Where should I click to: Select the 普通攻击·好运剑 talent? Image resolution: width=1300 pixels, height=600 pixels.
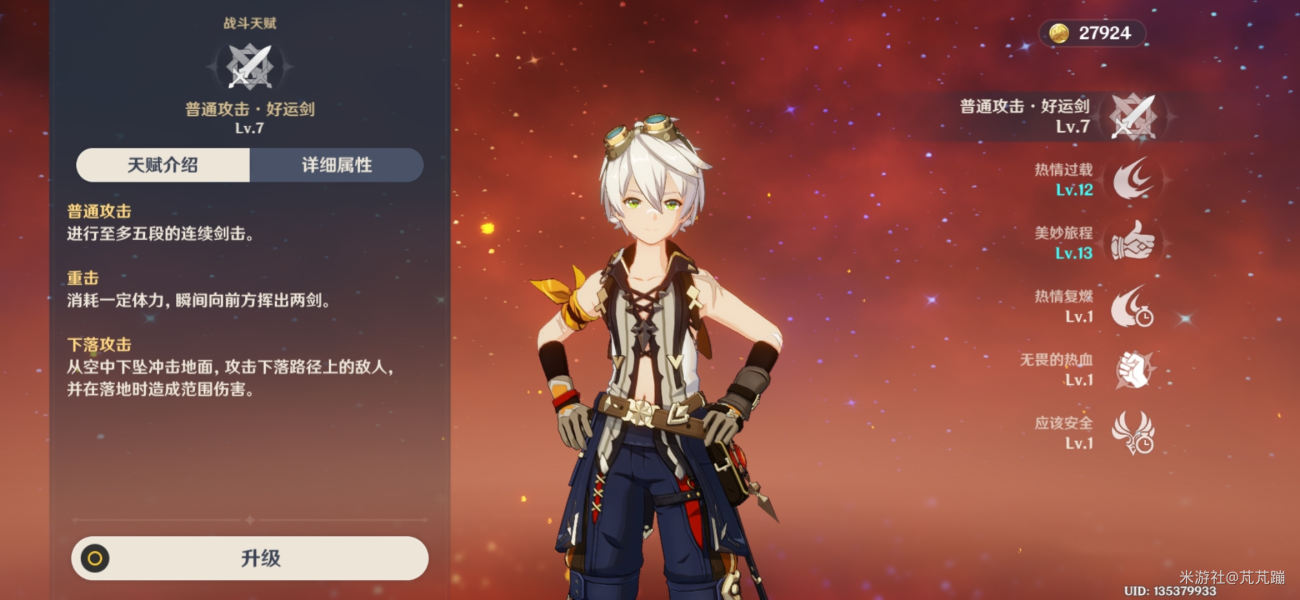click(1133, 115)
